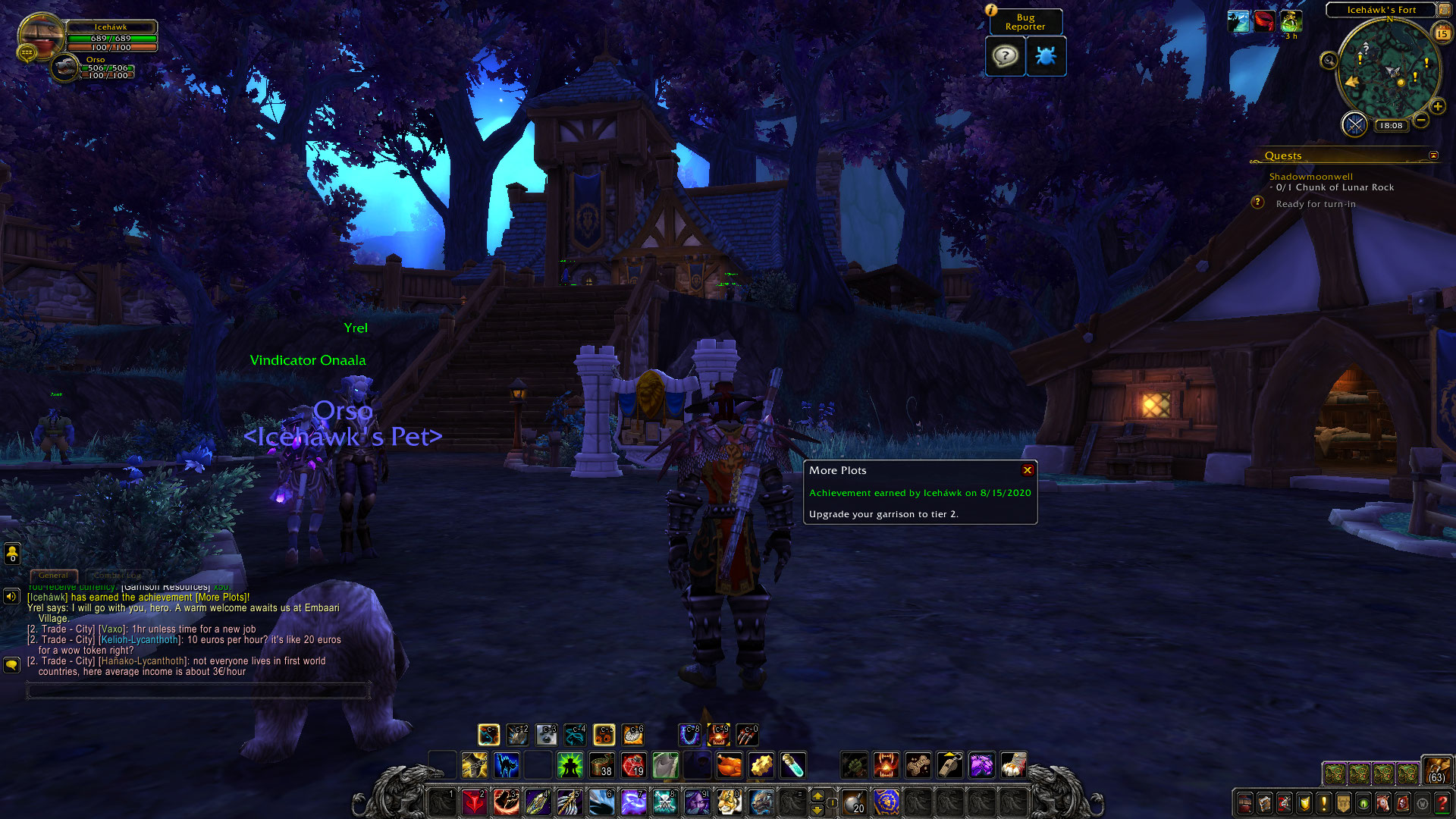Viewport: 1456px width, 819px height.
Task: Click the chat input box
Action: click(x=199, y=690)
